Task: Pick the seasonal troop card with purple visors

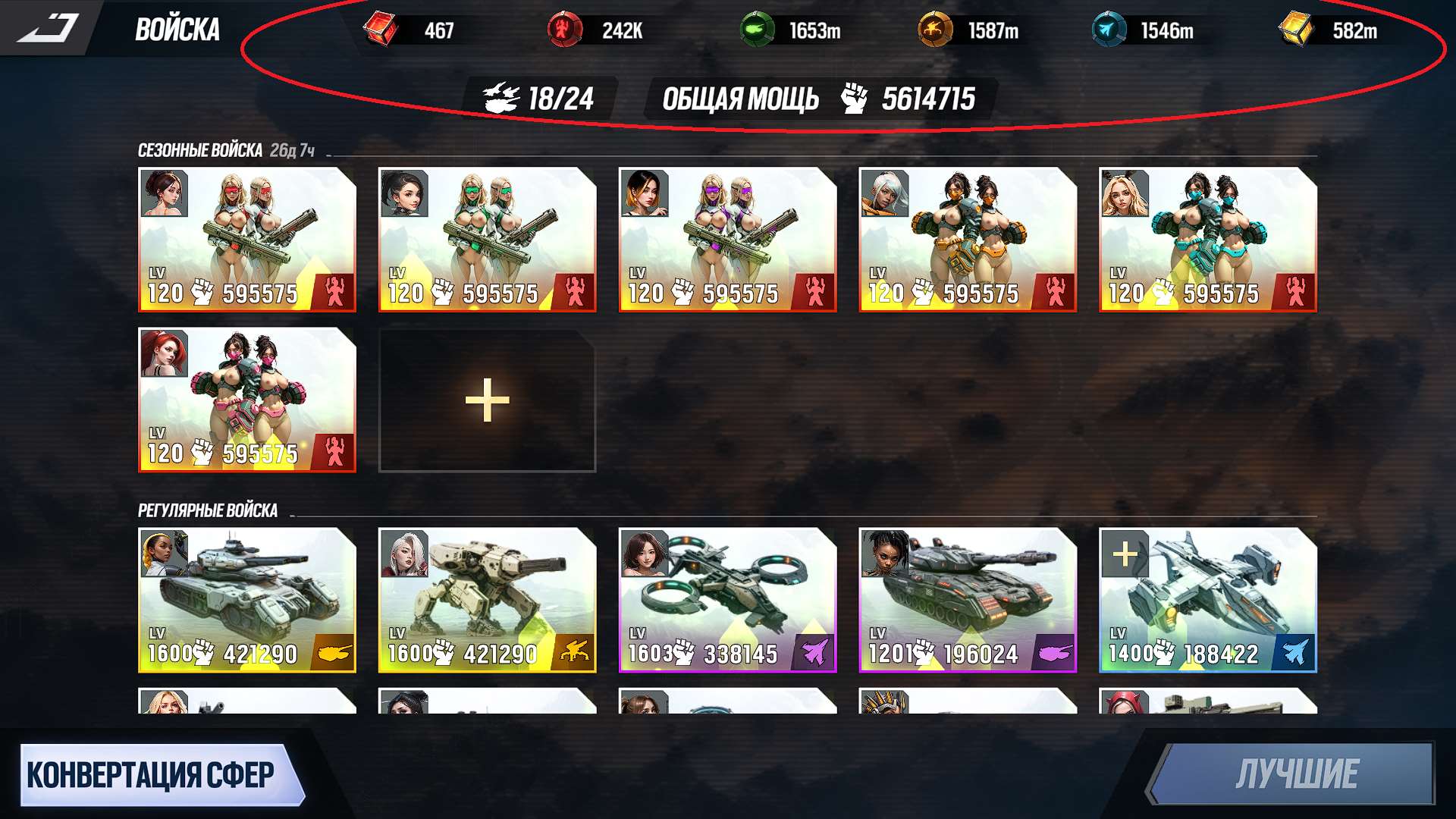Action: coord(727,239)
